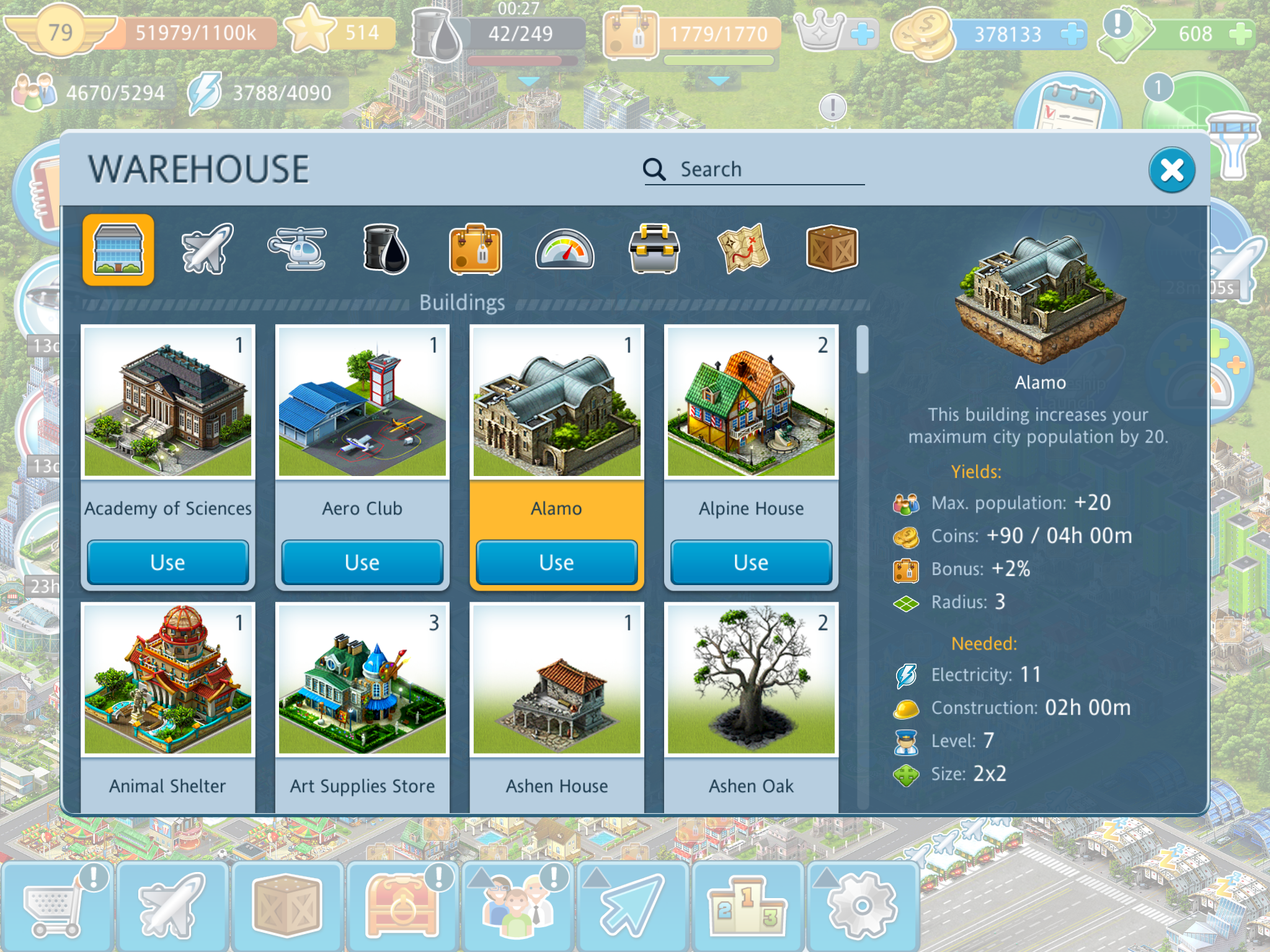
Task: Use the Aero Club building
Action: tap(362, 562)
